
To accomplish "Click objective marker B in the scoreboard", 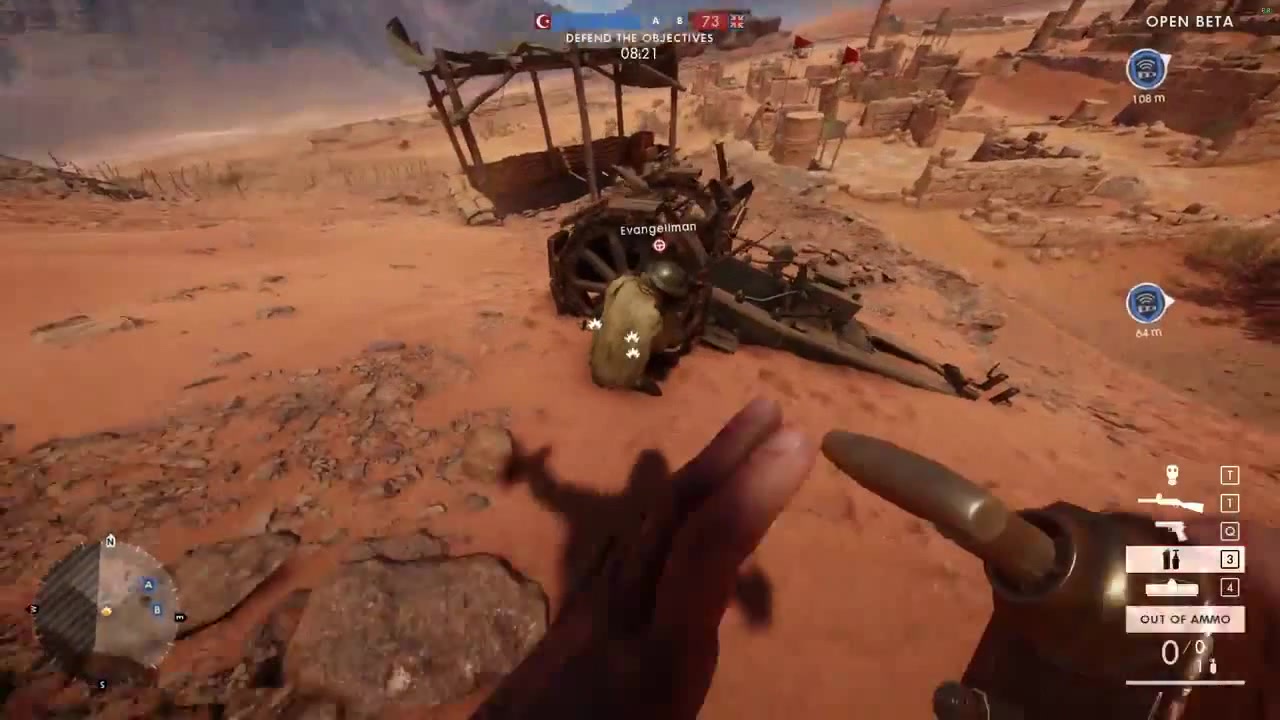I will coord(679,20).
